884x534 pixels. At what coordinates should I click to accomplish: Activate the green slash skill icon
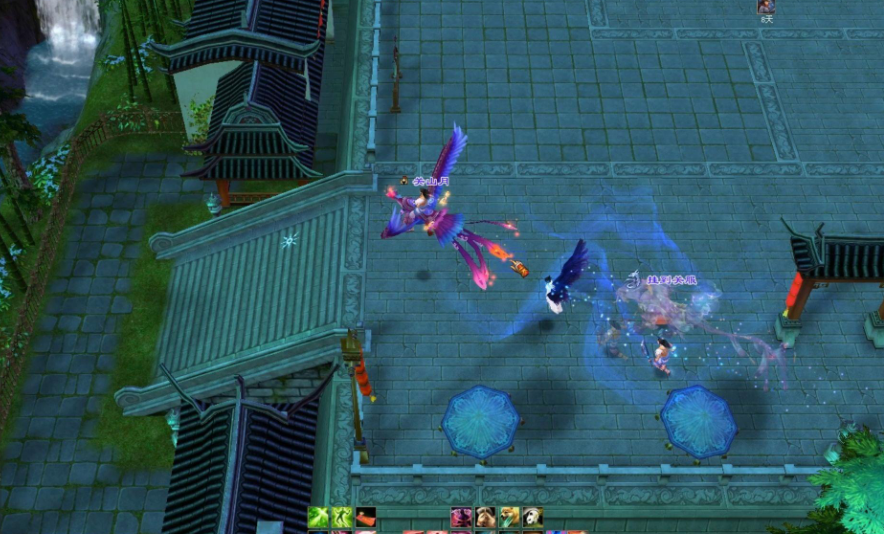coord(318,517)
